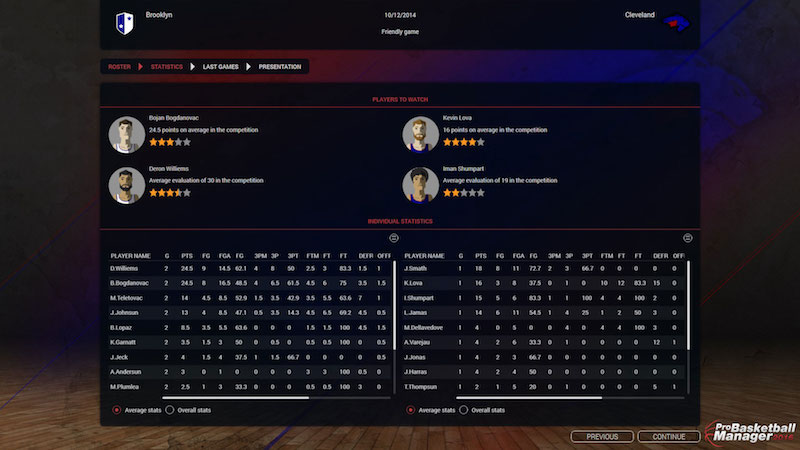Select Brooklyn's Average stats radio option
The width and height of the screenshot is (800, 450).
click(x=117, y=409)
